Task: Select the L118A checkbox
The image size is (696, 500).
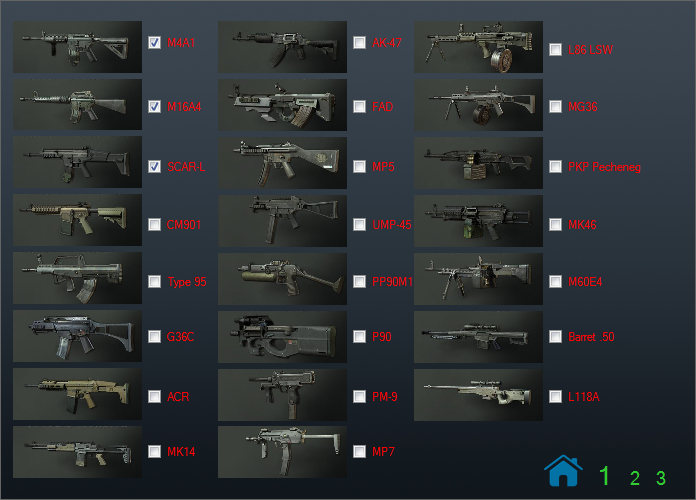Action: pos(555,397)
